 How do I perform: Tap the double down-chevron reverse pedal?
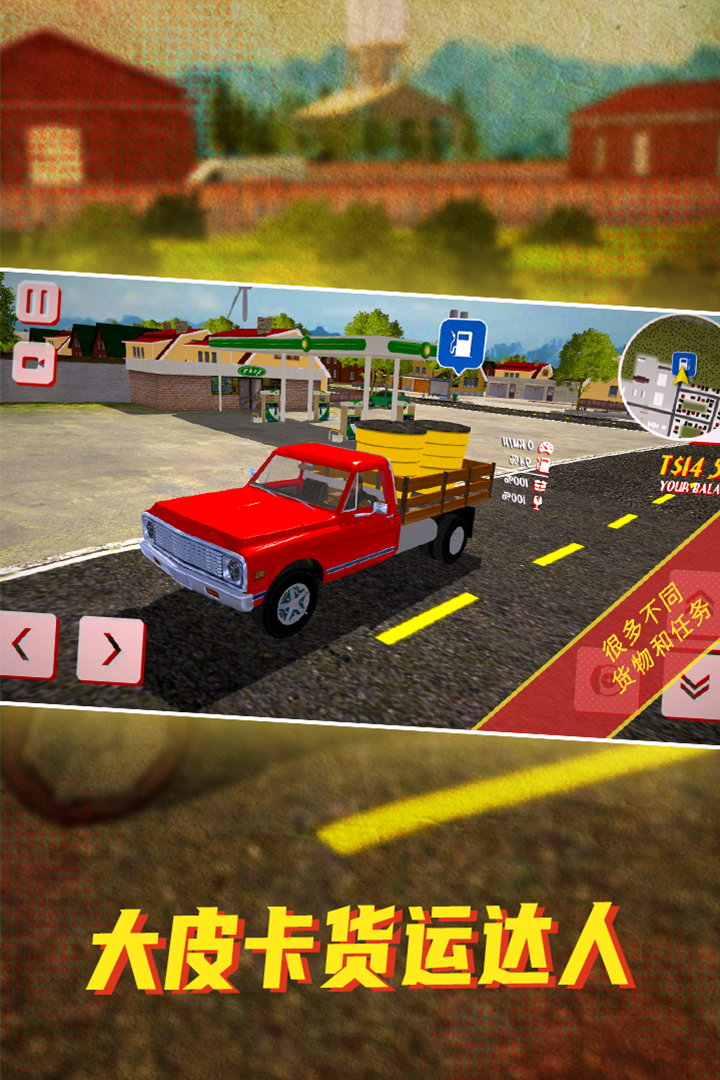(x=696, y=685)
